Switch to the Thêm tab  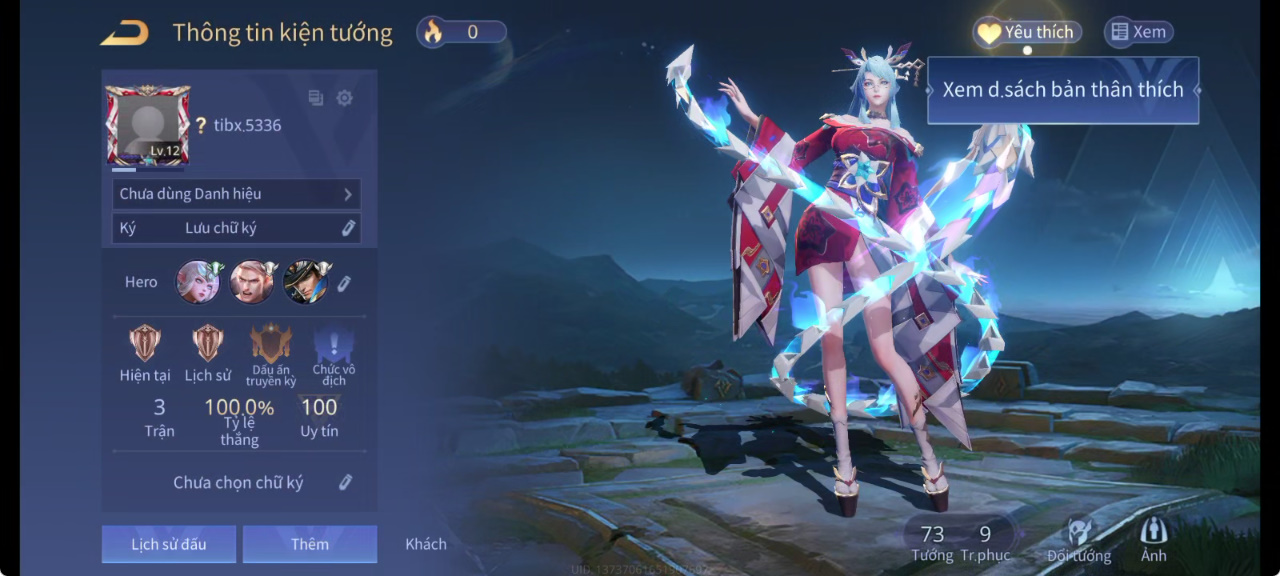click(x=310, y=544)
